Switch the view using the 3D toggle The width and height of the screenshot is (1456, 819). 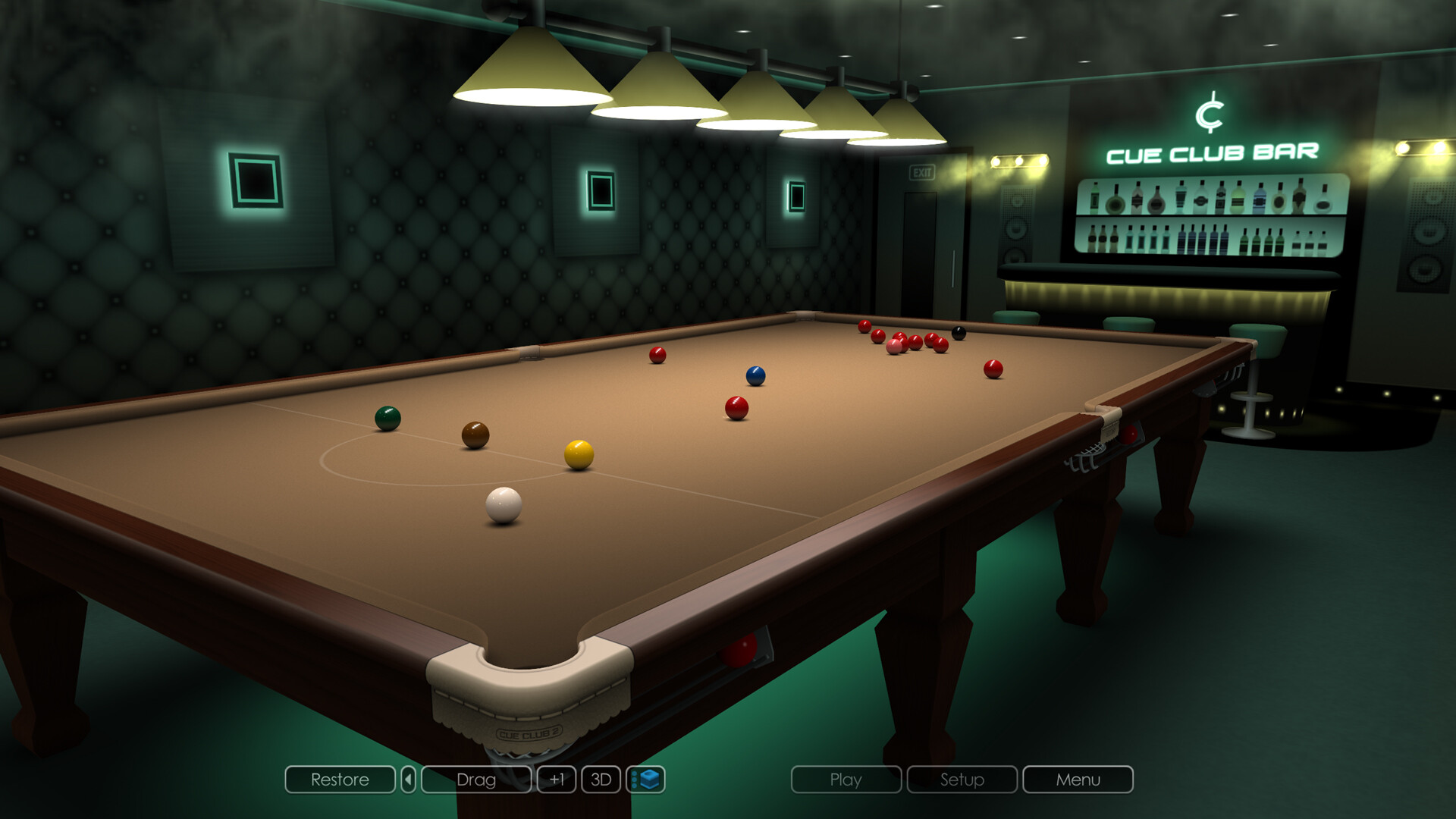point(600,780)
